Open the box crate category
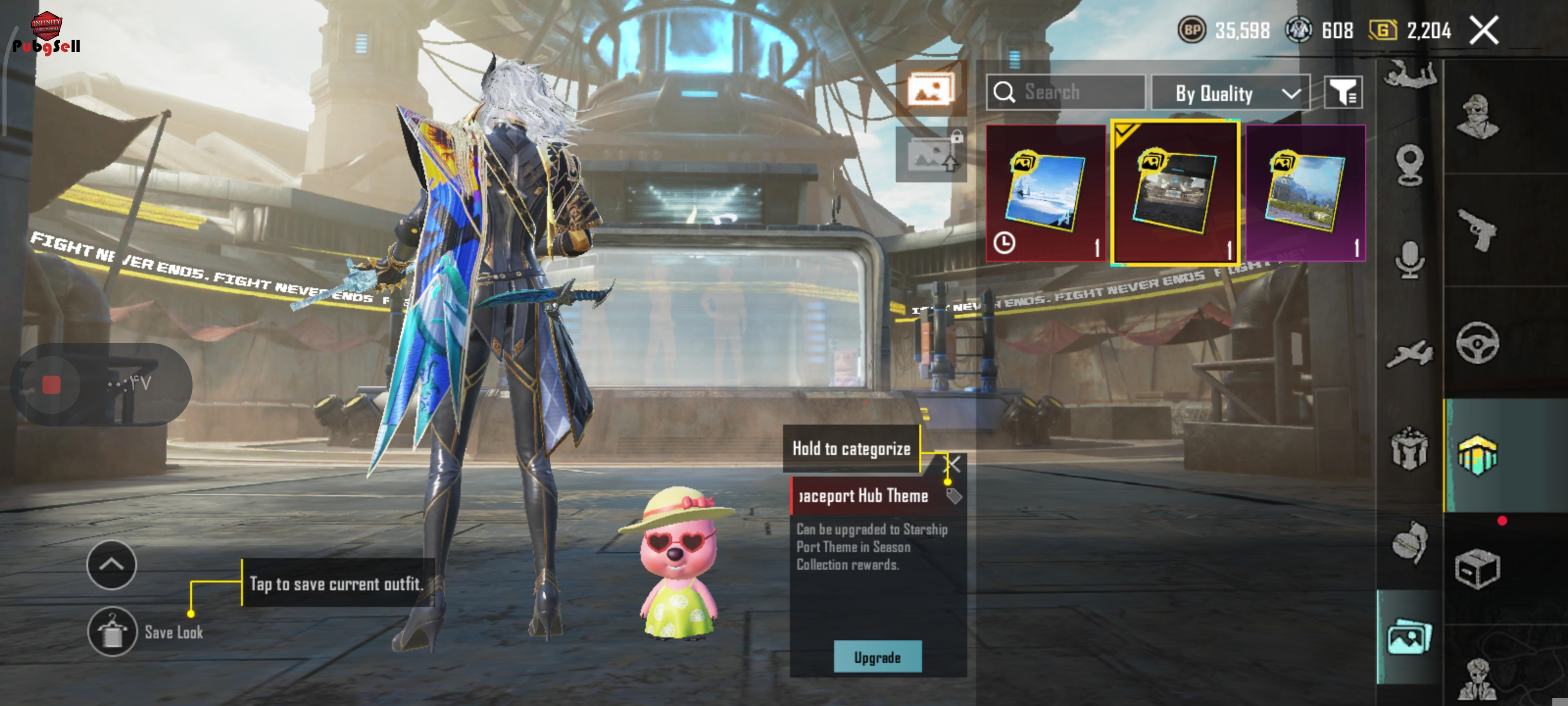The width and height of the screenshot is (1568, 706). (x=1477, y=568)
